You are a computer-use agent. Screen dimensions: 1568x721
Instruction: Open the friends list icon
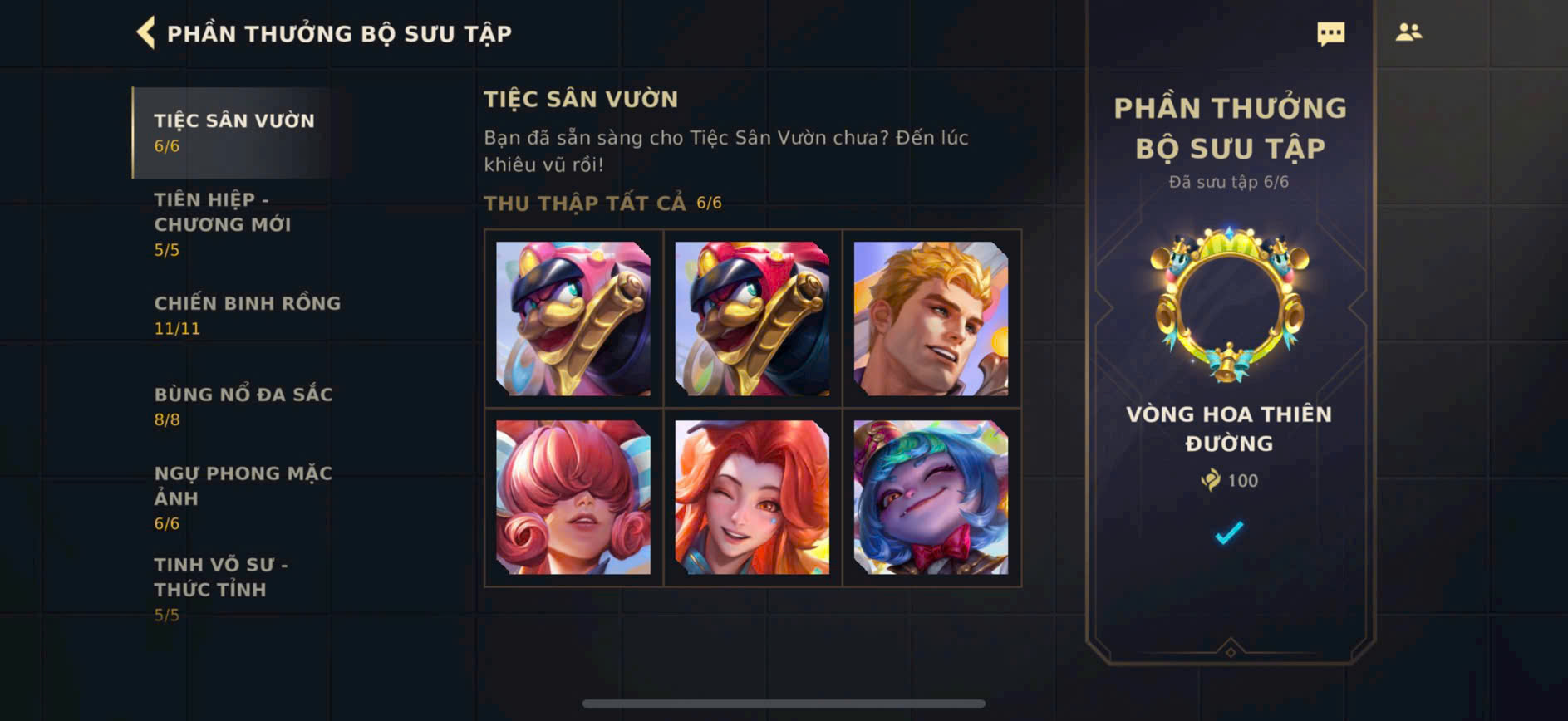pyautogui.click(x=1408, y=32)
